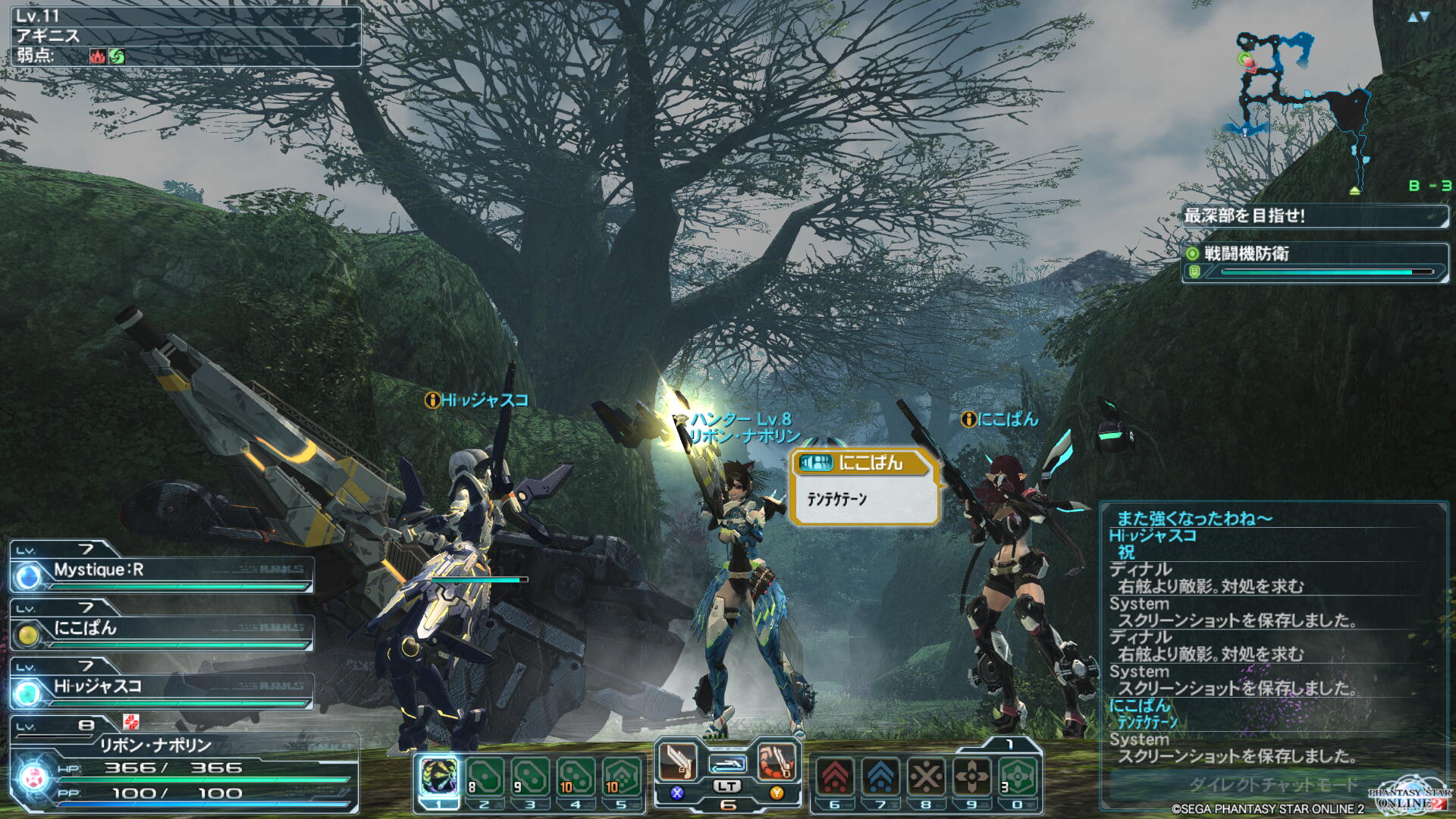Click the equipped weapon icon in weapon palette
Screen dimensions: 1456x819
click(727, 764)
